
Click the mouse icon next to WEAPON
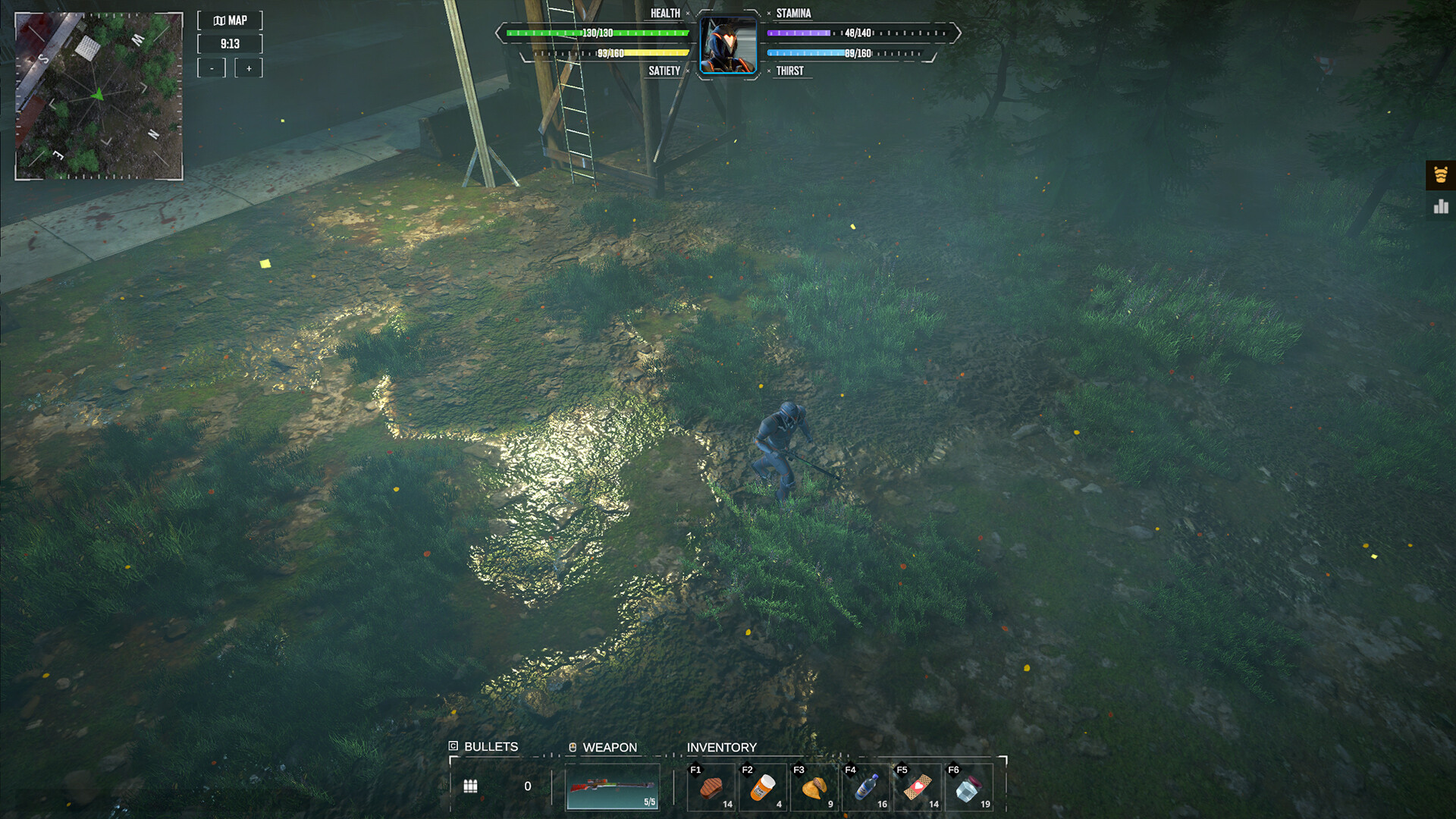pyautogui.click(x=573, y=746)
